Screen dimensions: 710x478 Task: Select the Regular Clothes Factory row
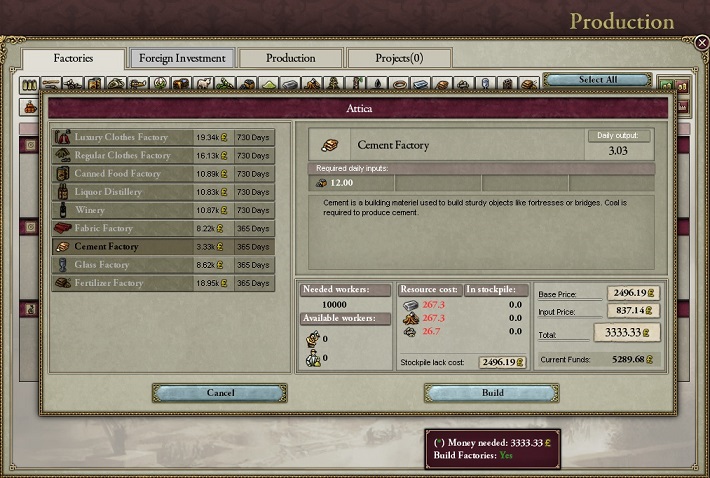(x=124, y=156)
